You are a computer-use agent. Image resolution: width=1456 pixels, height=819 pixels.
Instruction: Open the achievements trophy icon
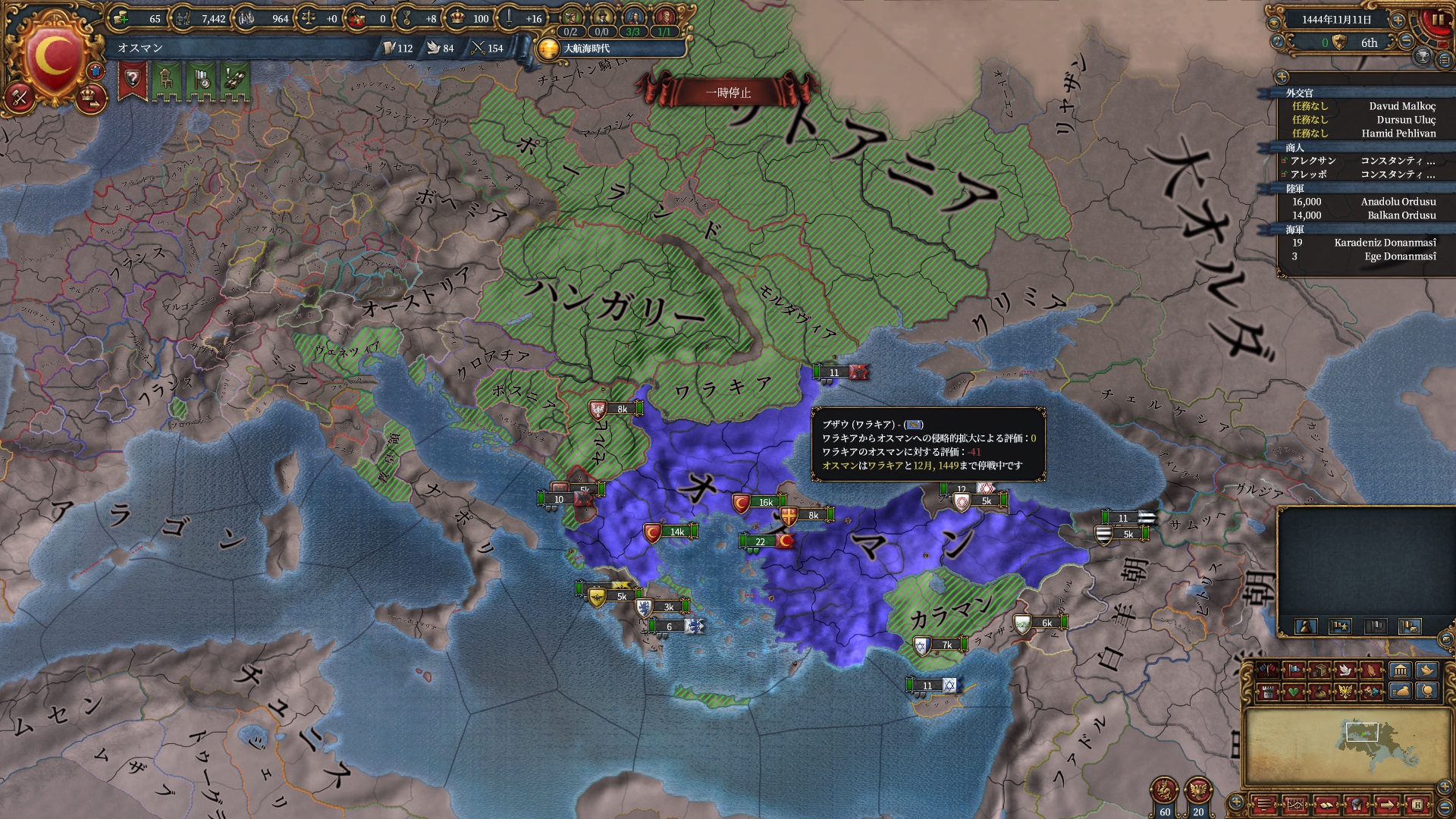(x=1423, y=57)
